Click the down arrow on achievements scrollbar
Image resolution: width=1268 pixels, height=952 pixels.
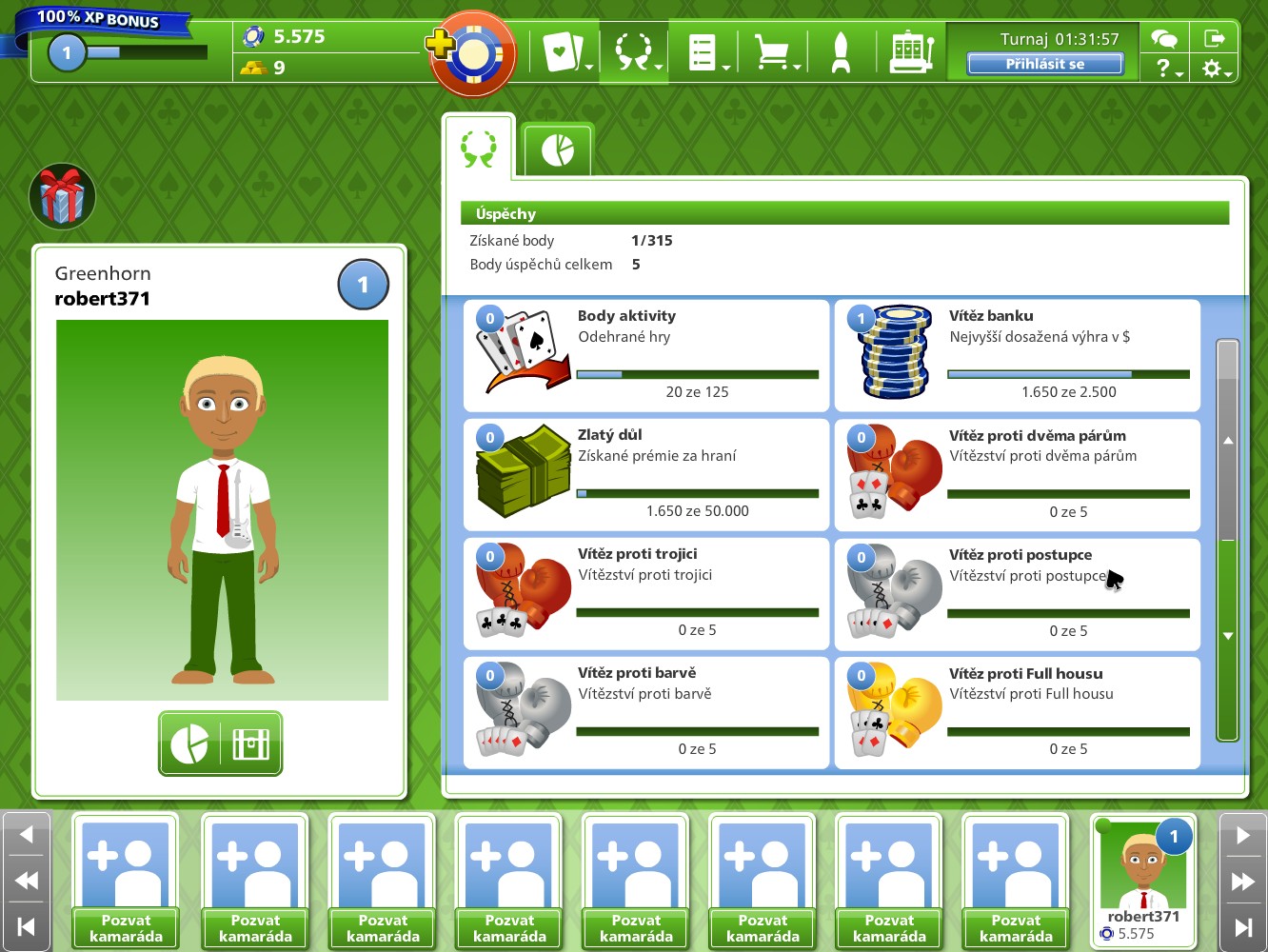[x=1228, y=635]
